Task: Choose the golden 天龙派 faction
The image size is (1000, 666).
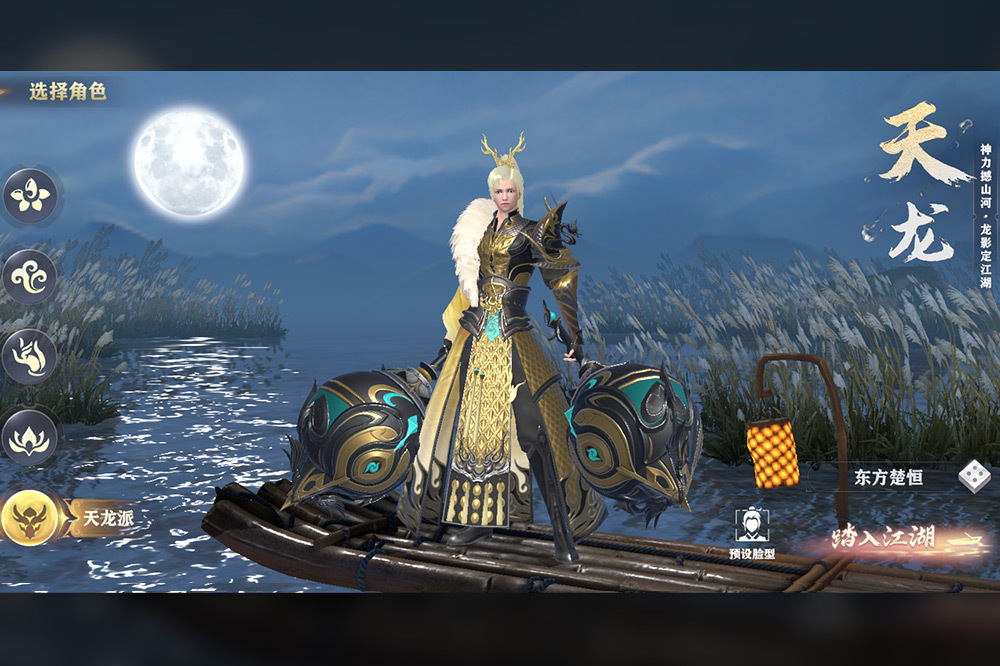Action: click(32, 518)
